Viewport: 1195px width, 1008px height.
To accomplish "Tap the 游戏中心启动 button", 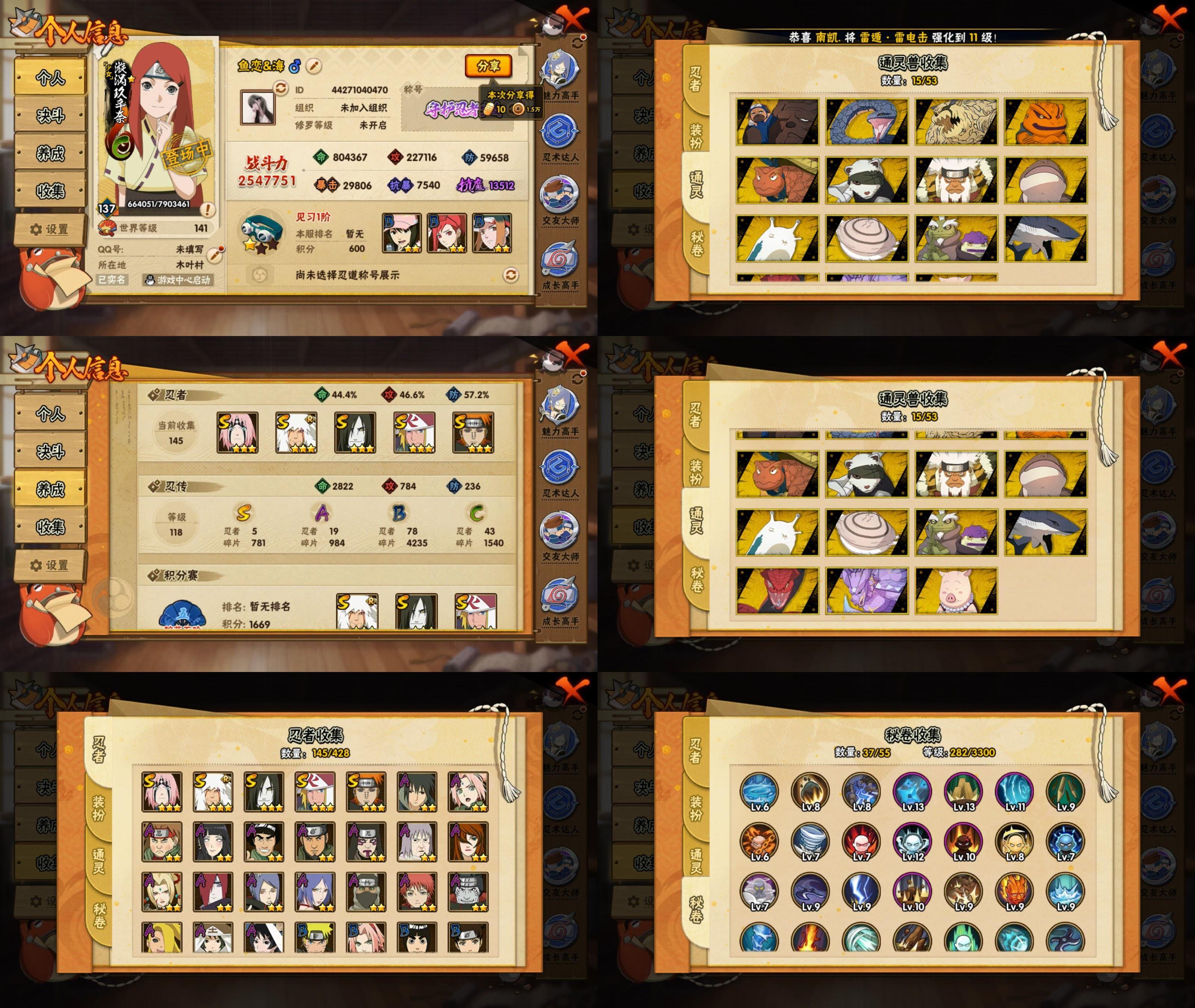I will click(x=178, y=280).
